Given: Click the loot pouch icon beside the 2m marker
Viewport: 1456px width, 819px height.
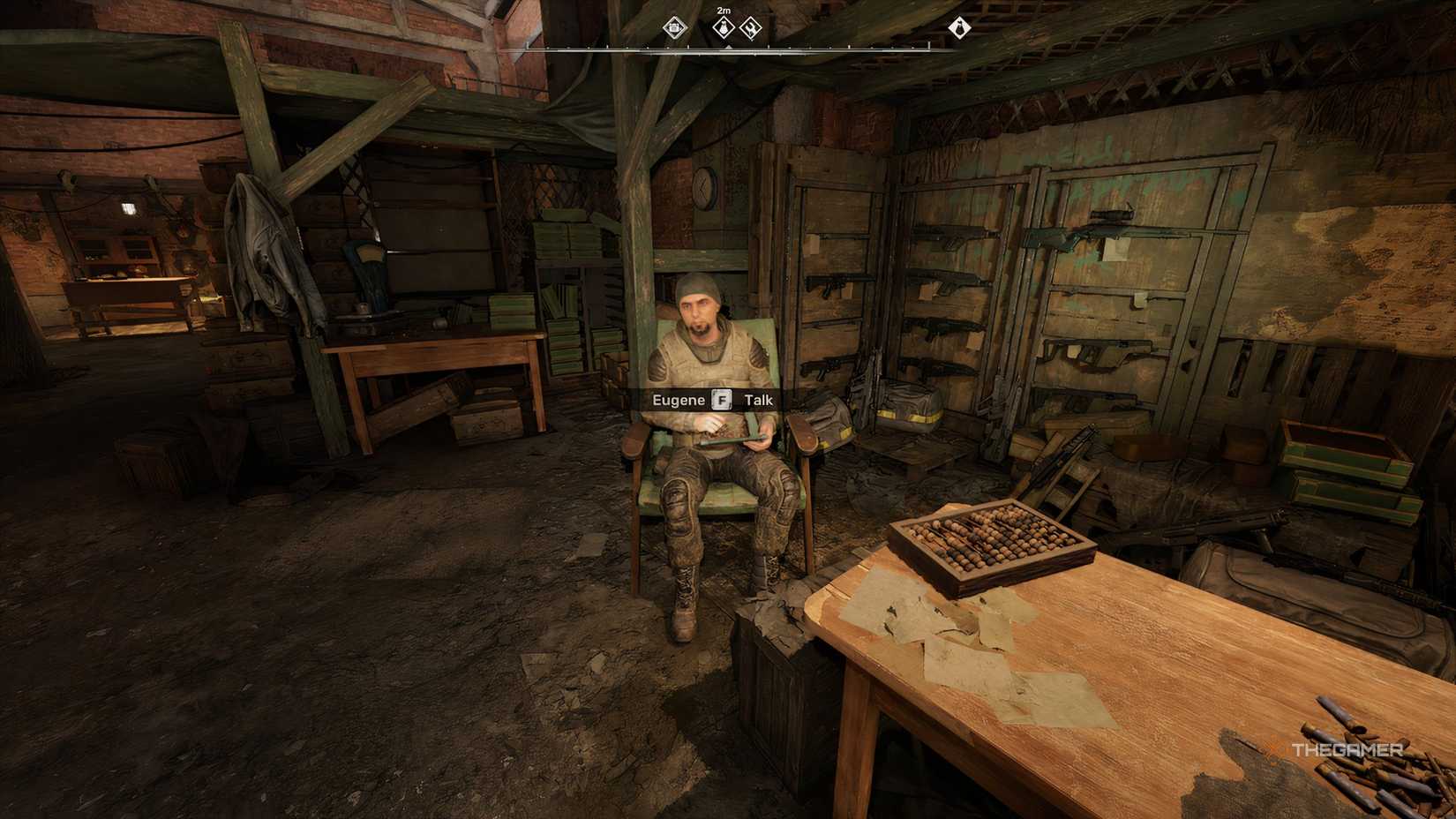Looking at the screenshot, I should point(722,27).
